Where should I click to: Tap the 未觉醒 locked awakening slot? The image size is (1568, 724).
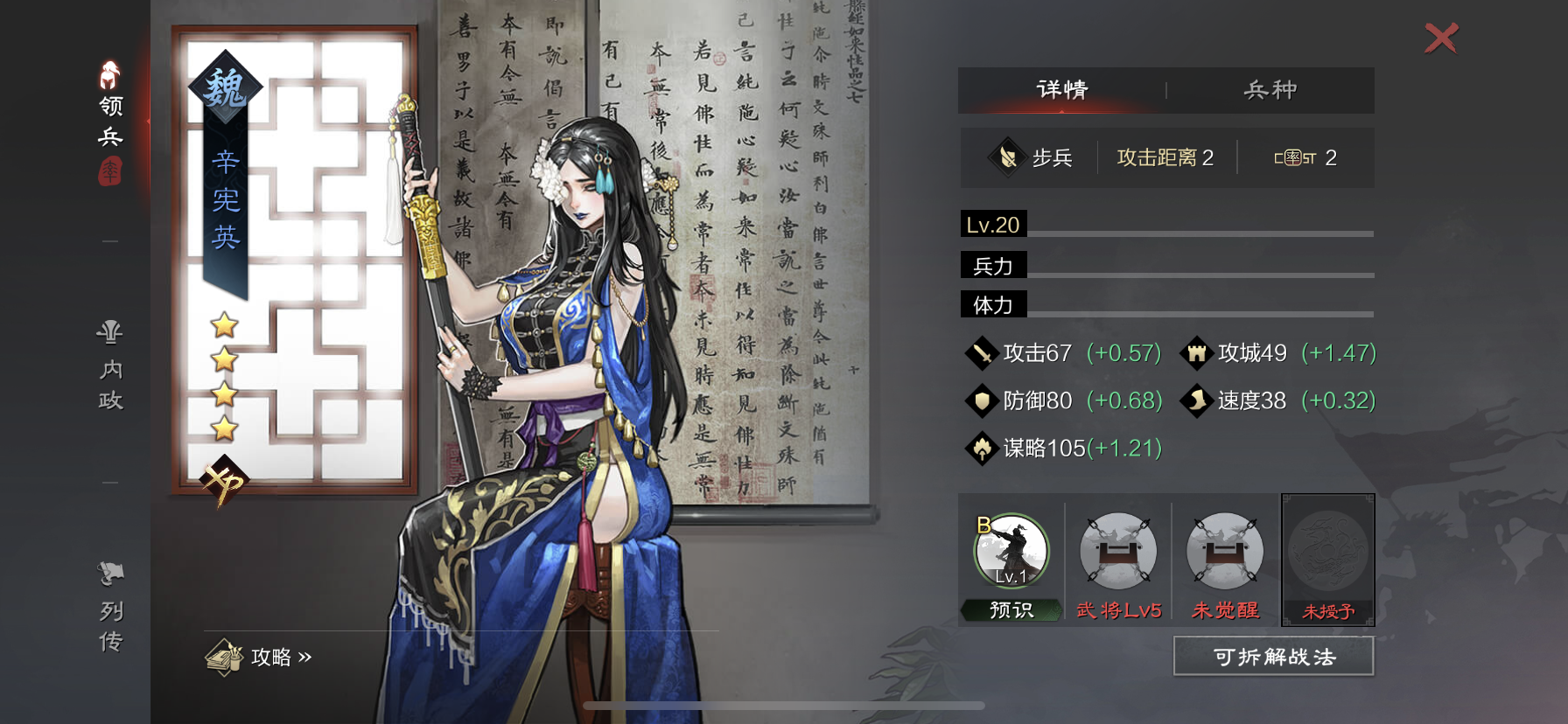pyautogui.click(x=1224, y=551)
